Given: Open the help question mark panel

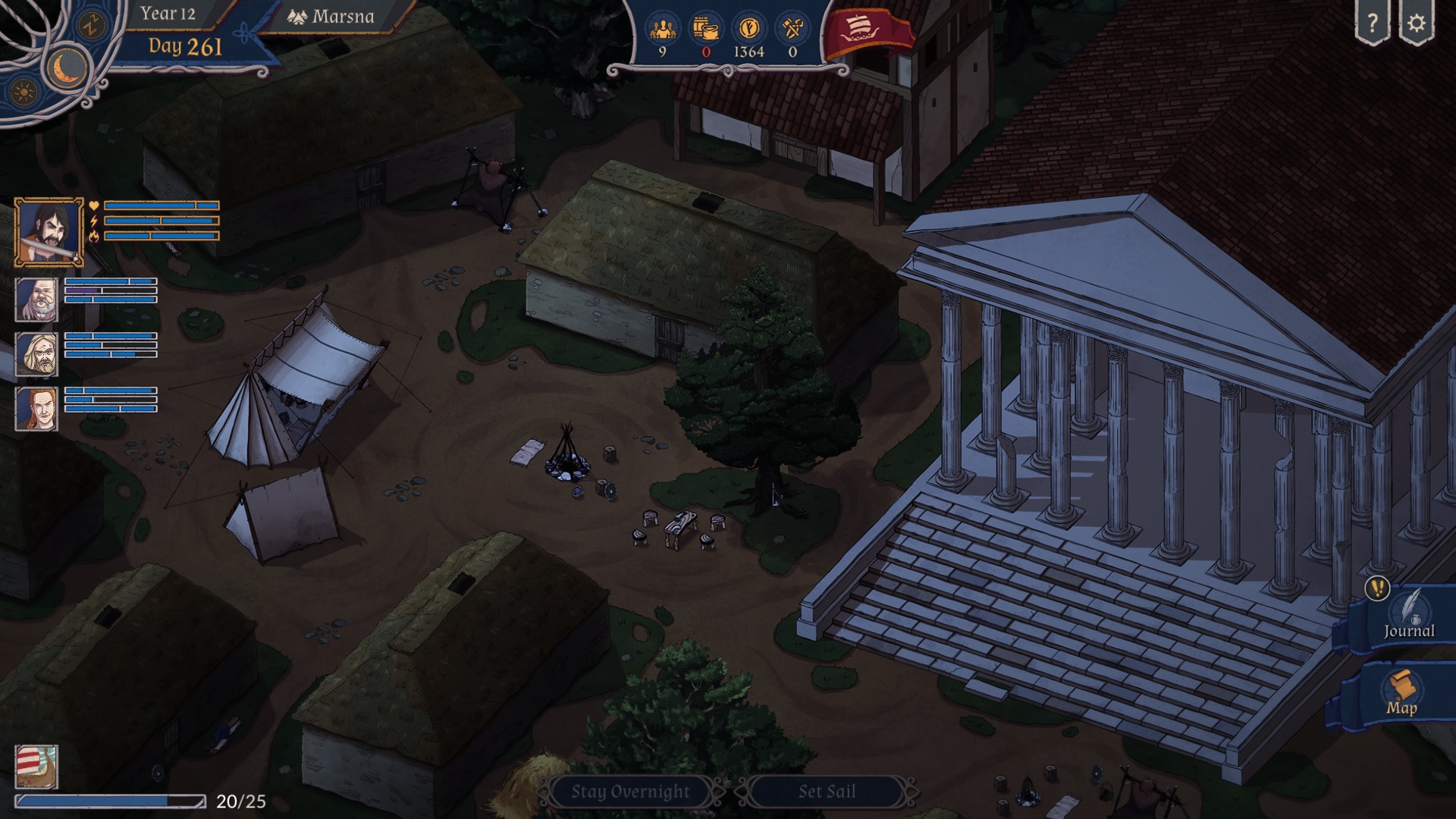Looking at the screenshot, I should click(x=1372, y=24).
